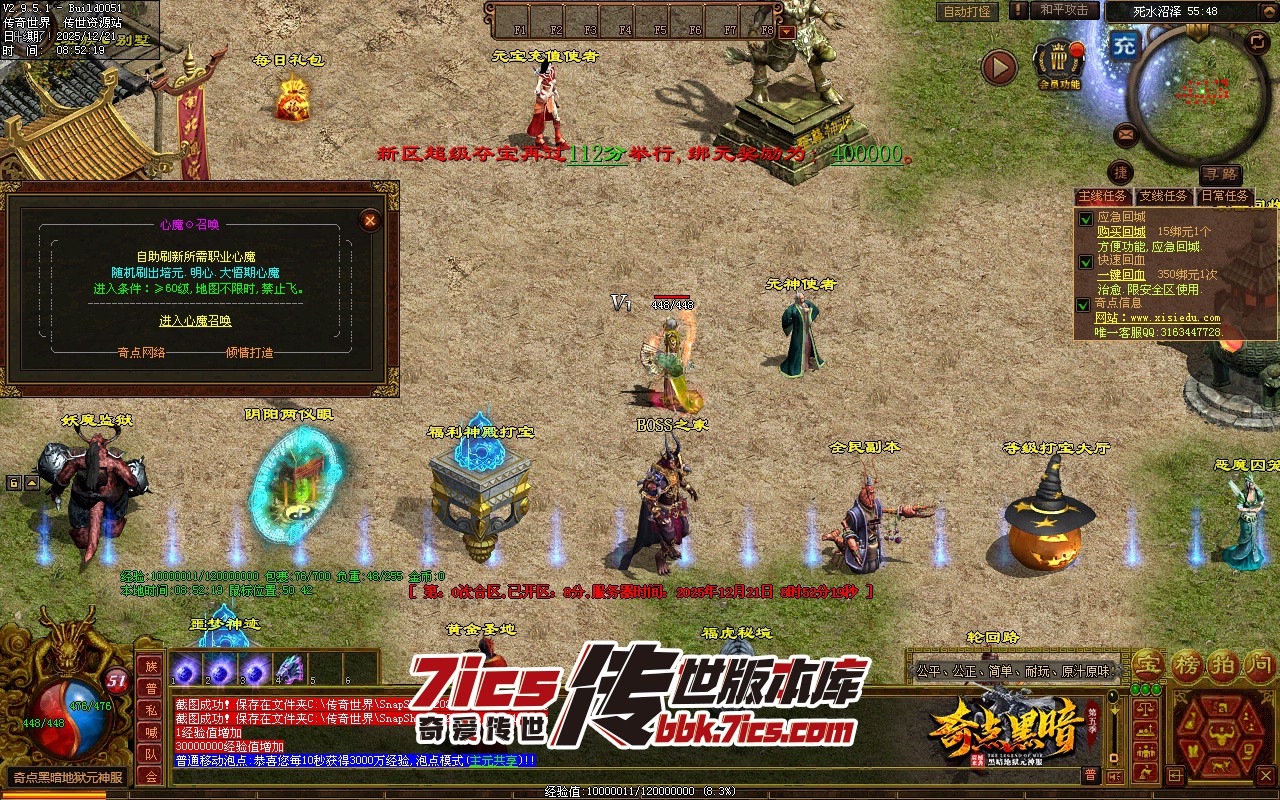Switch to the 日常任务 tab

pyautogui.click(x=1225, y=196)
